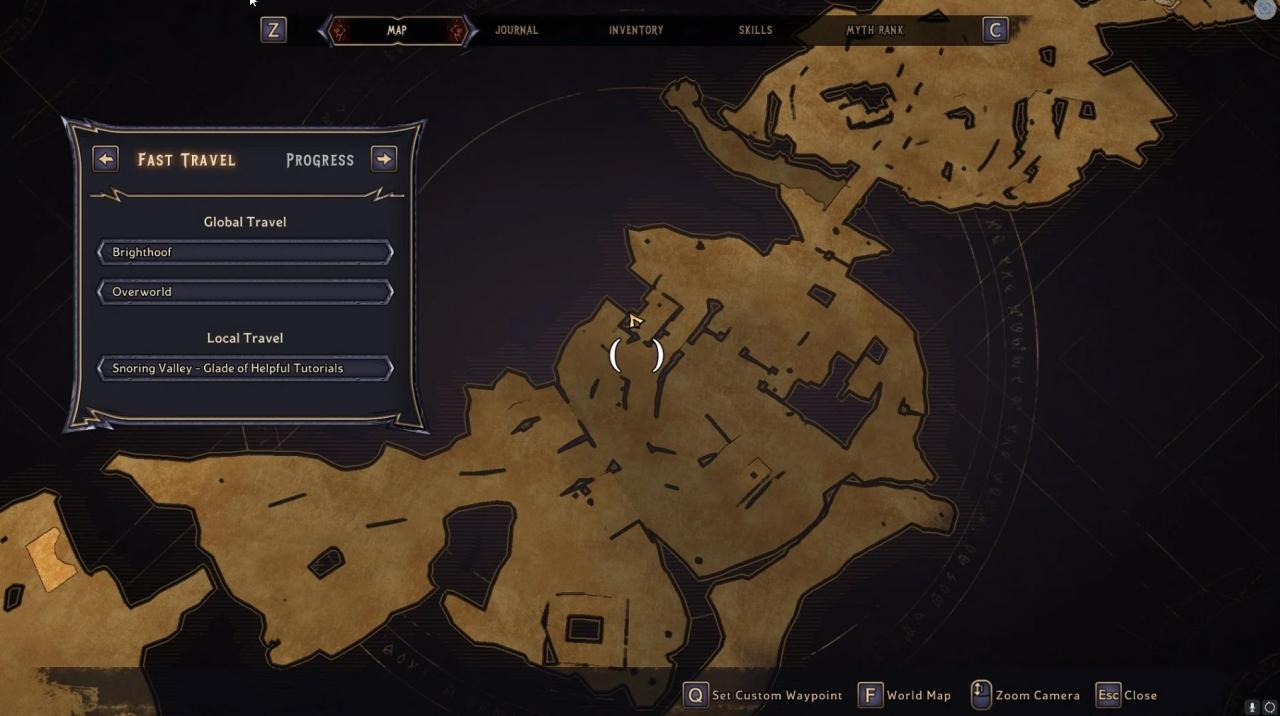Switch to the Journal tab
This screenshot has height=716, width=1280.
coord(516,30)
